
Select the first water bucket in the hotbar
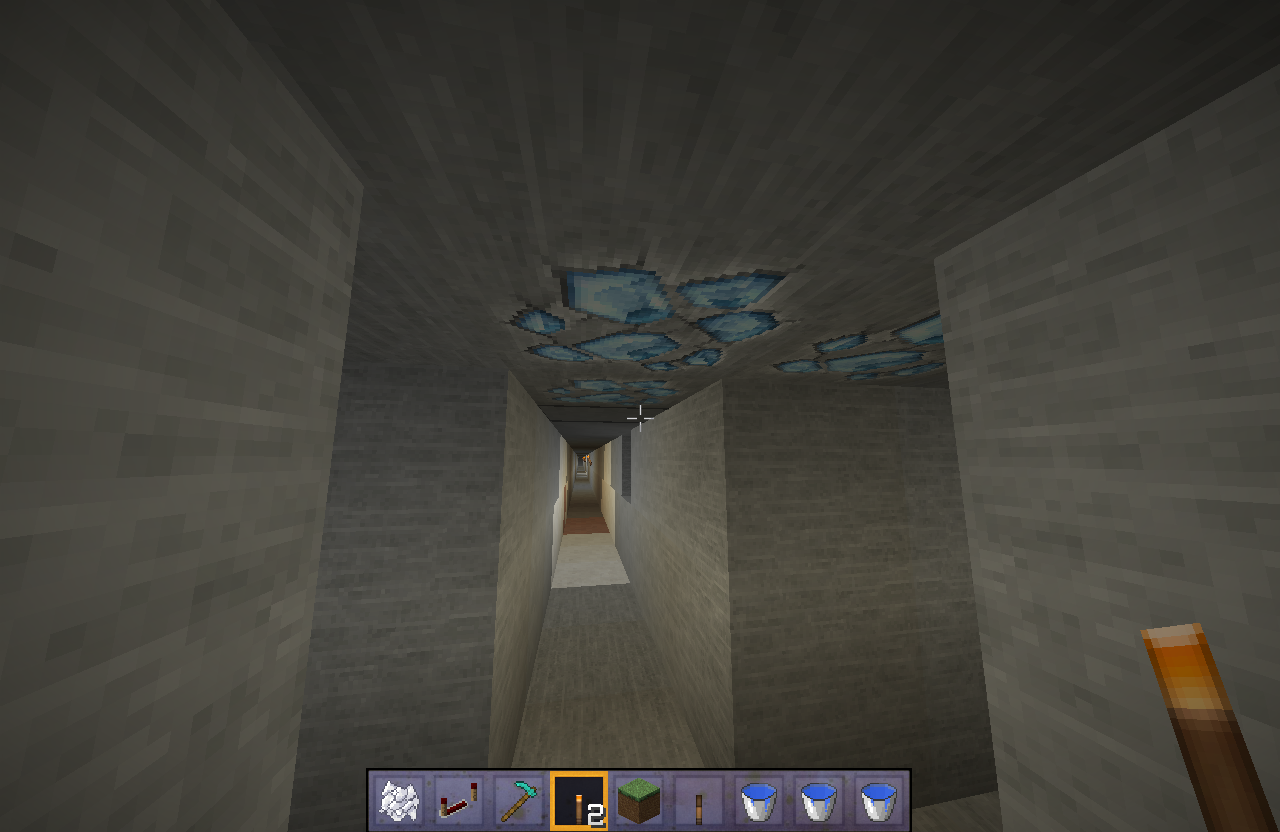[x=757, y=797]
